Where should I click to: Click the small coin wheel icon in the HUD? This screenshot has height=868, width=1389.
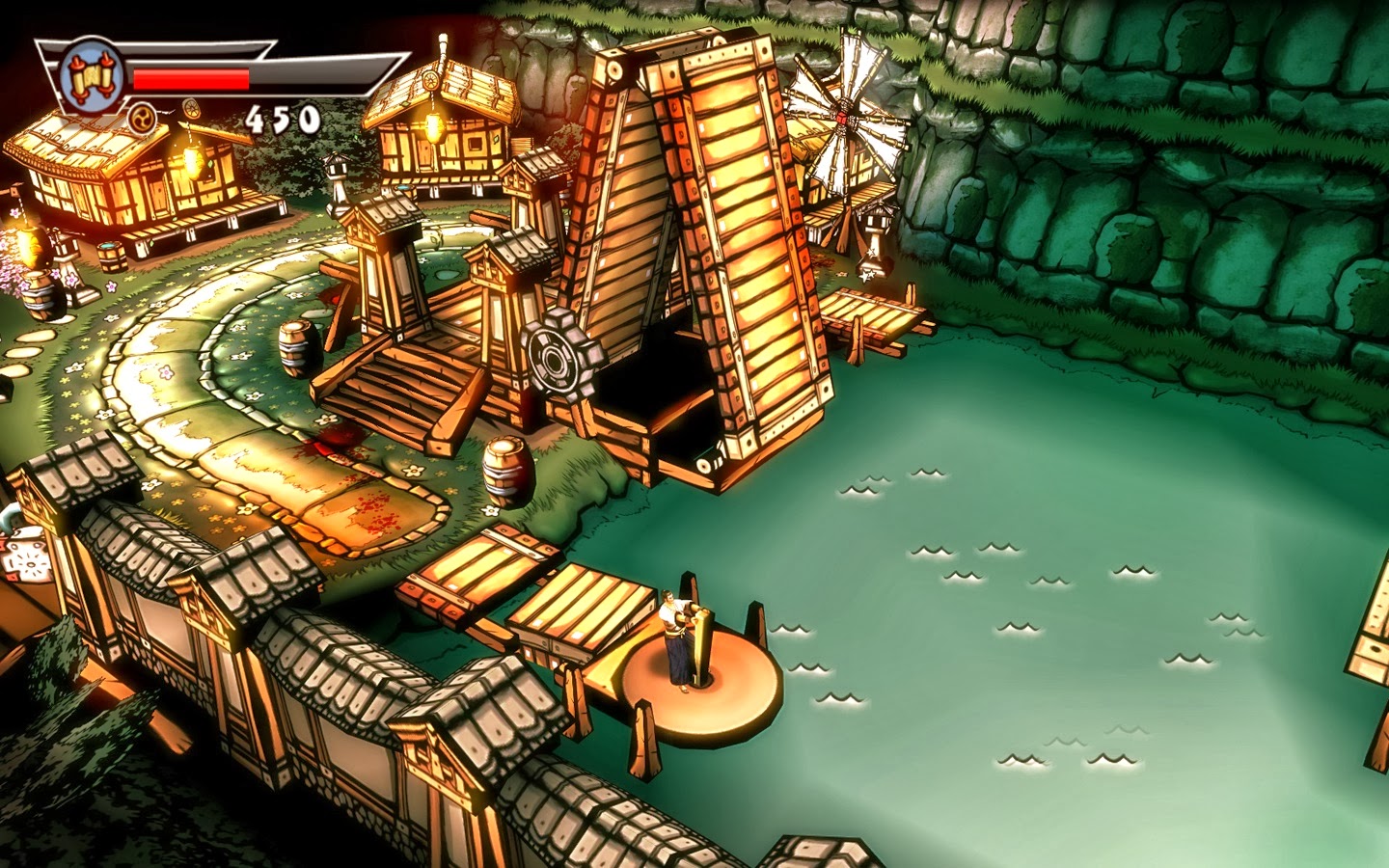click(x=191, y=110)
